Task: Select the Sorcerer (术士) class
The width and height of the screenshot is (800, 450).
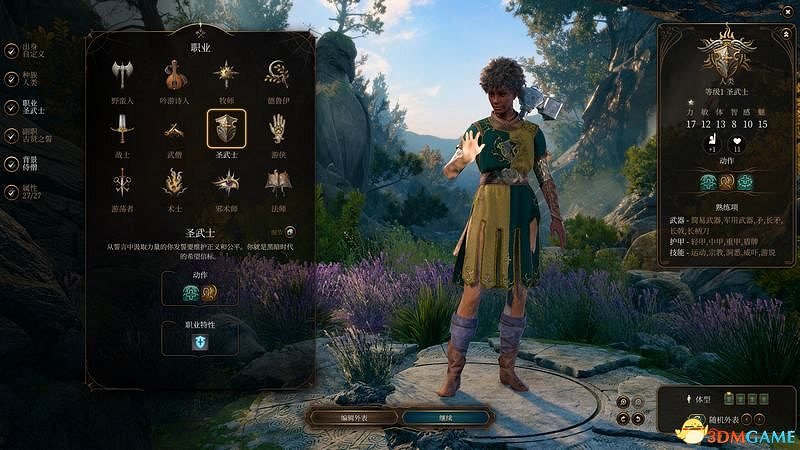Action: pos(174,184)
